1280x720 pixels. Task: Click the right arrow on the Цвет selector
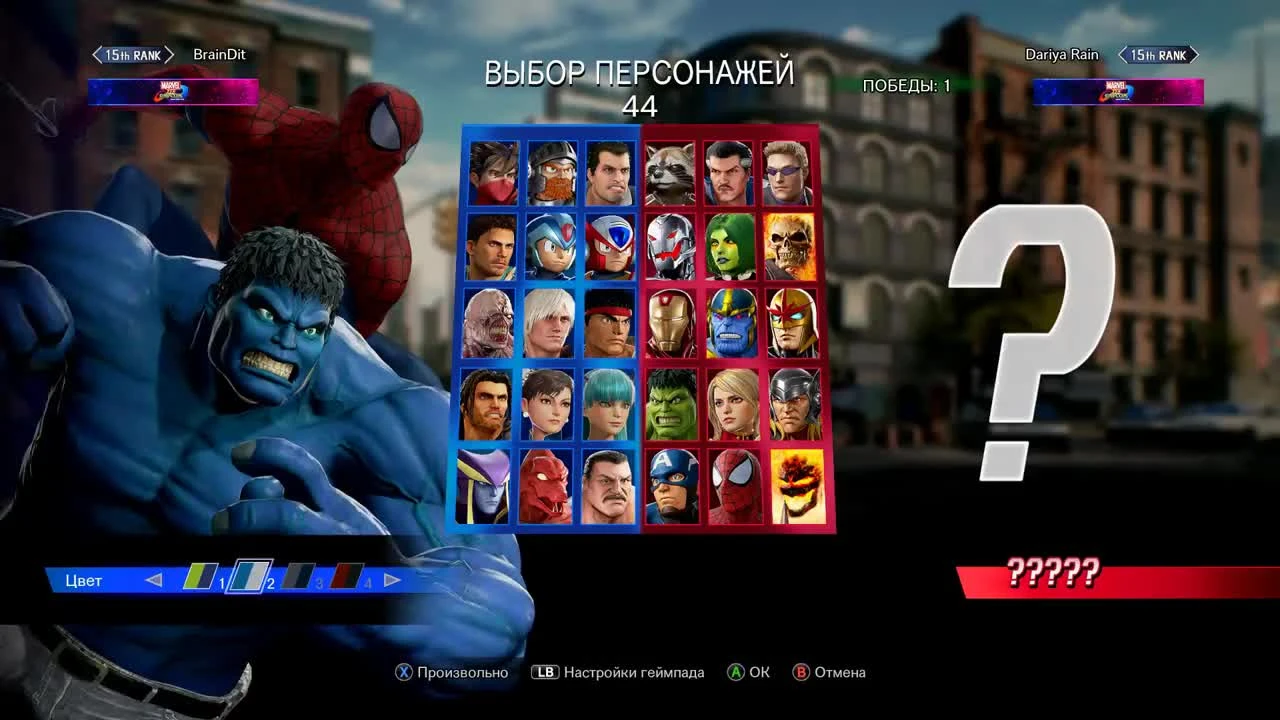390,580
